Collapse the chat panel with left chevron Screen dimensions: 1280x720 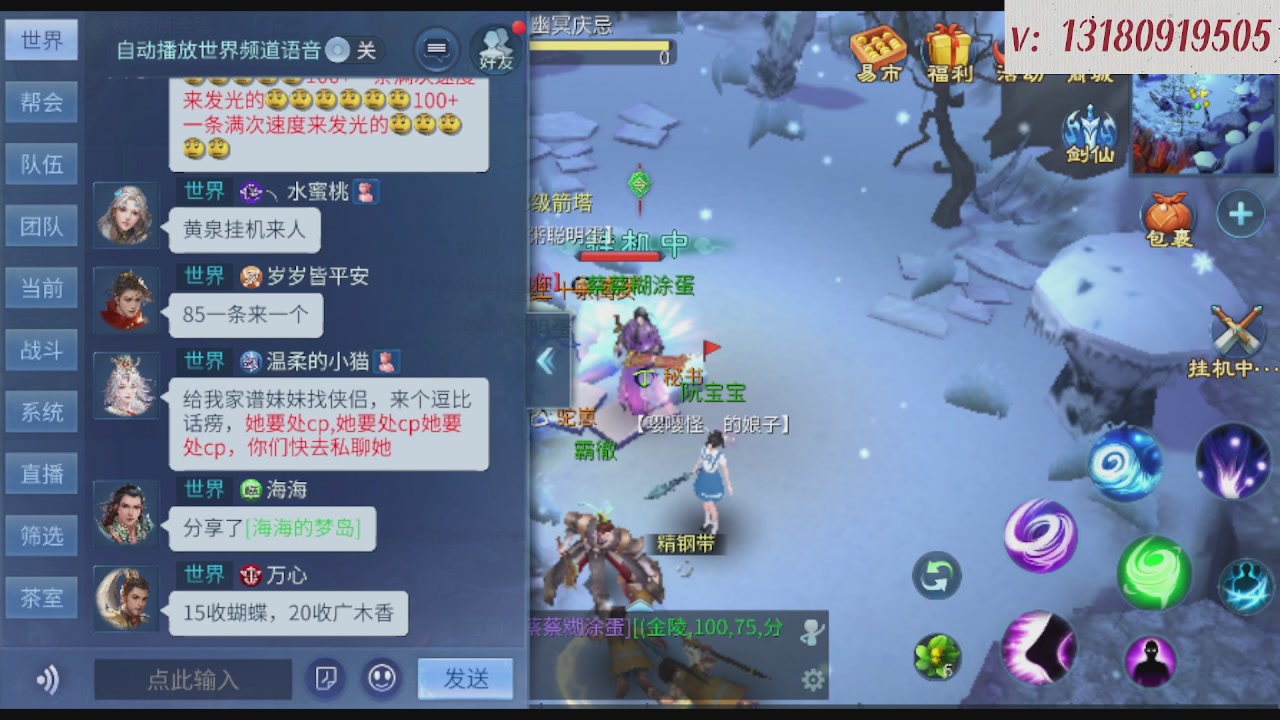(546, 362)
